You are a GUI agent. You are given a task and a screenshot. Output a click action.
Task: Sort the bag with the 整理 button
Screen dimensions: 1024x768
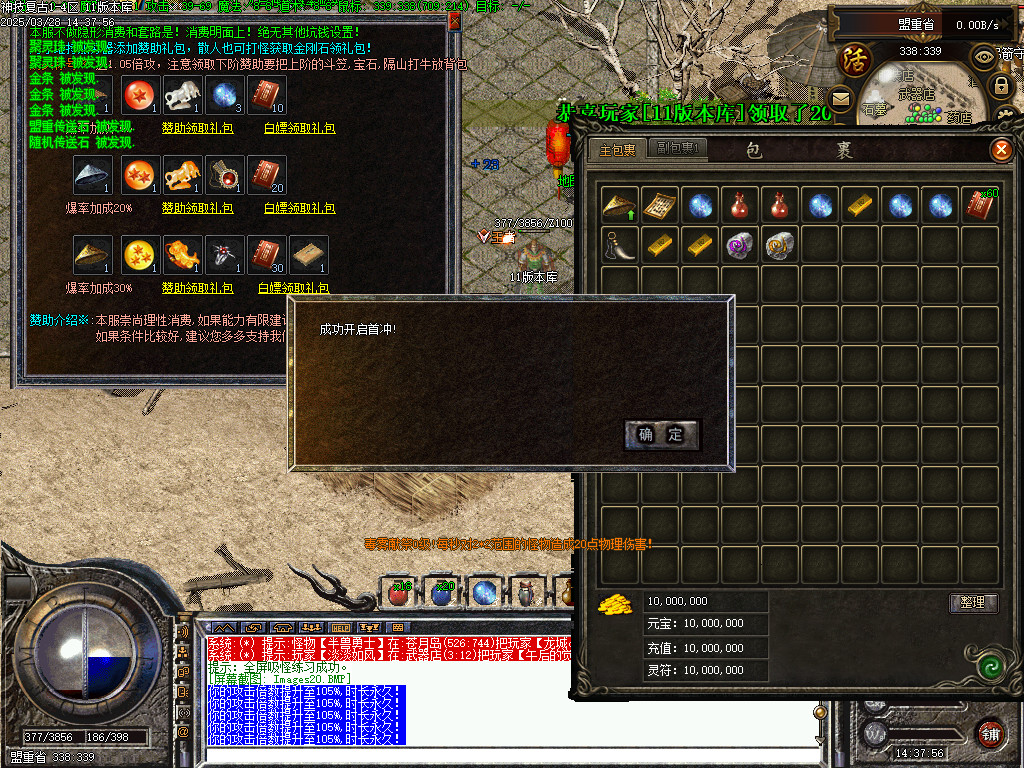pos(972,602)
